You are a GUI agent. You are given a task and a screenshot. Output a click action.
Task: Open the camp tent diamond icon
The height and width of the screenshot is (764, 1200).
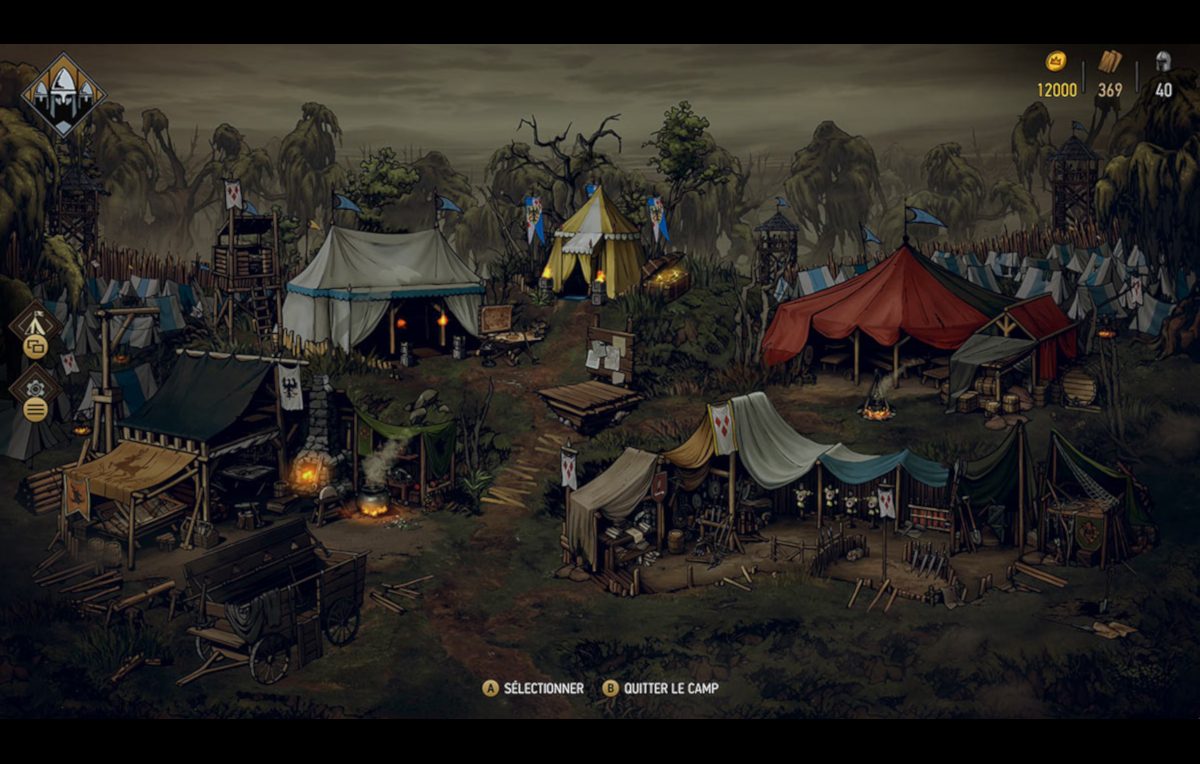click(x=36, y=323)
